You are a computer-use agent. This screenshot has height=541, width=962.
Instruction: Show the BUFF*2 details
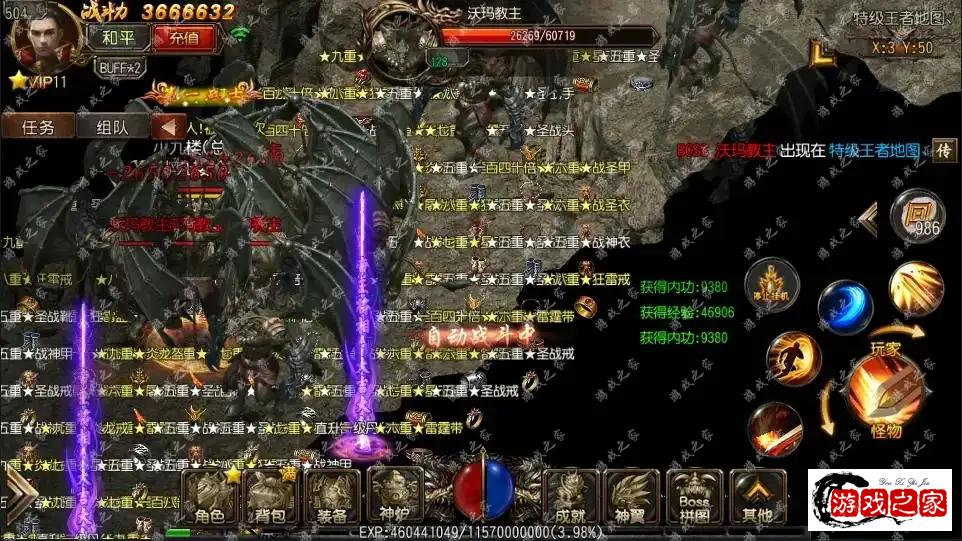coord(120,67)
